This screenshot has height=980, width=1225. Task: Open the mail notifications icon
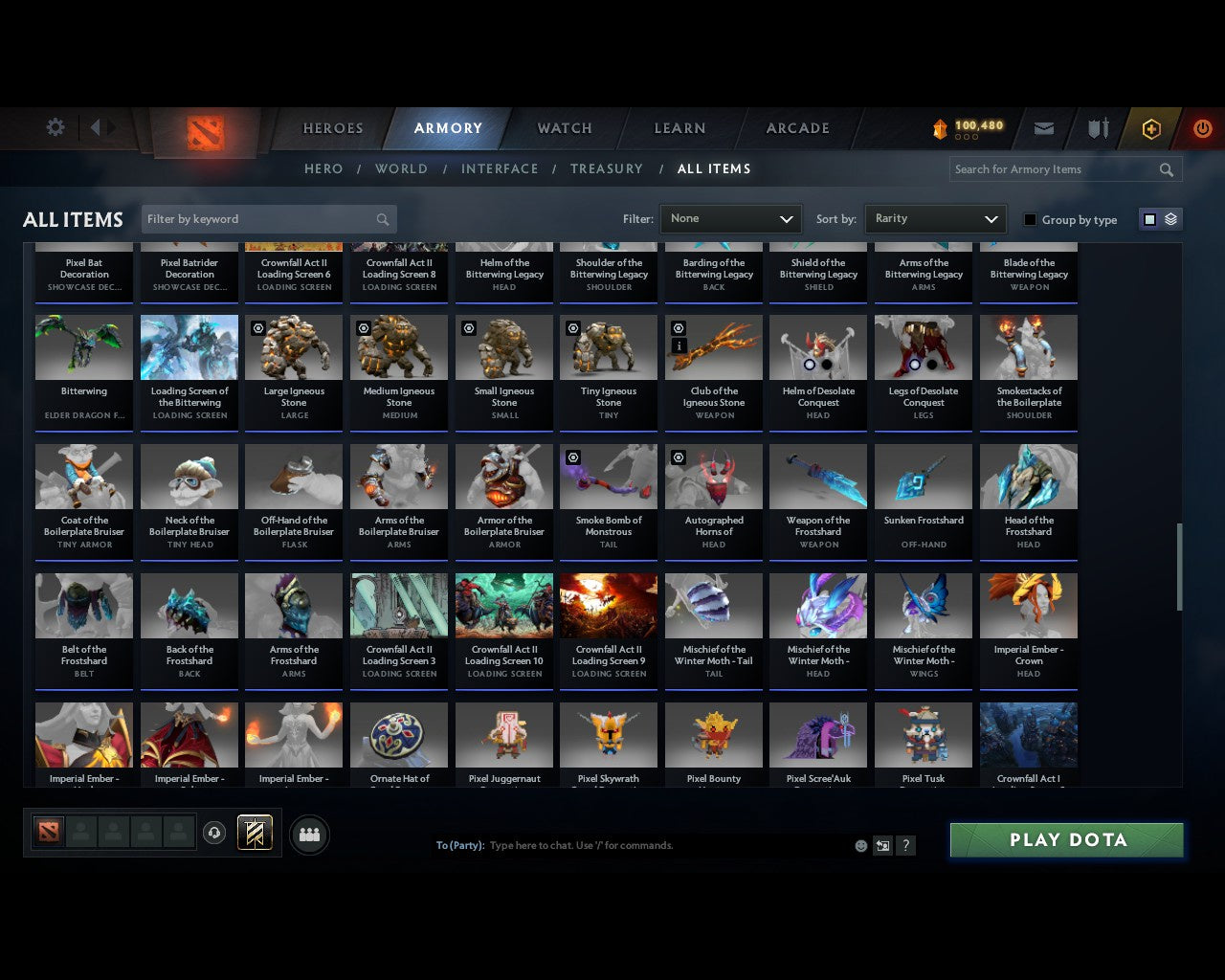coord(1043,127)
